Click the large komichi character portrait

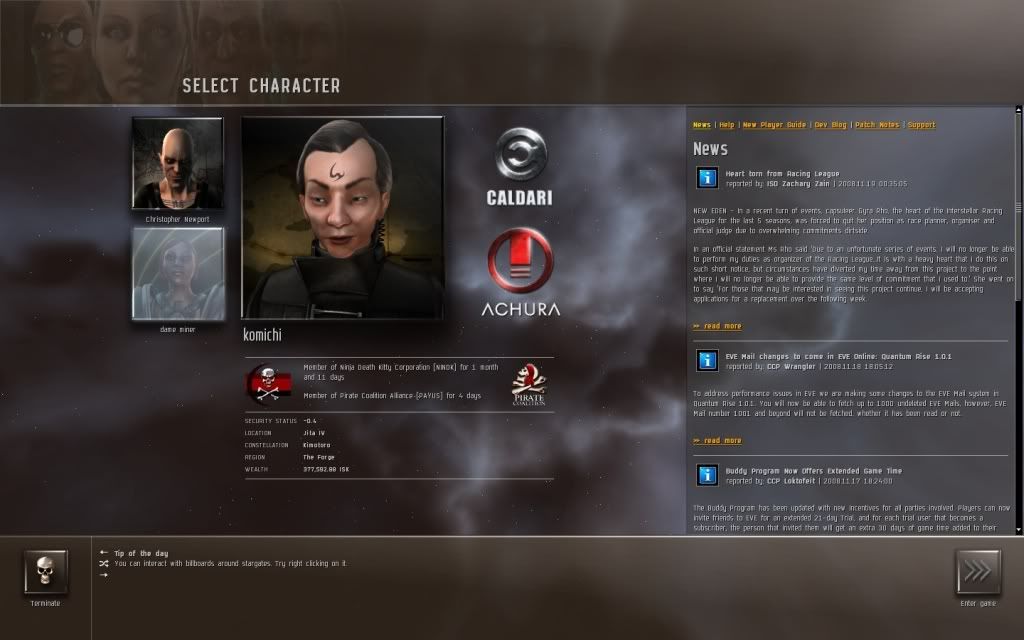click(342, 217)
